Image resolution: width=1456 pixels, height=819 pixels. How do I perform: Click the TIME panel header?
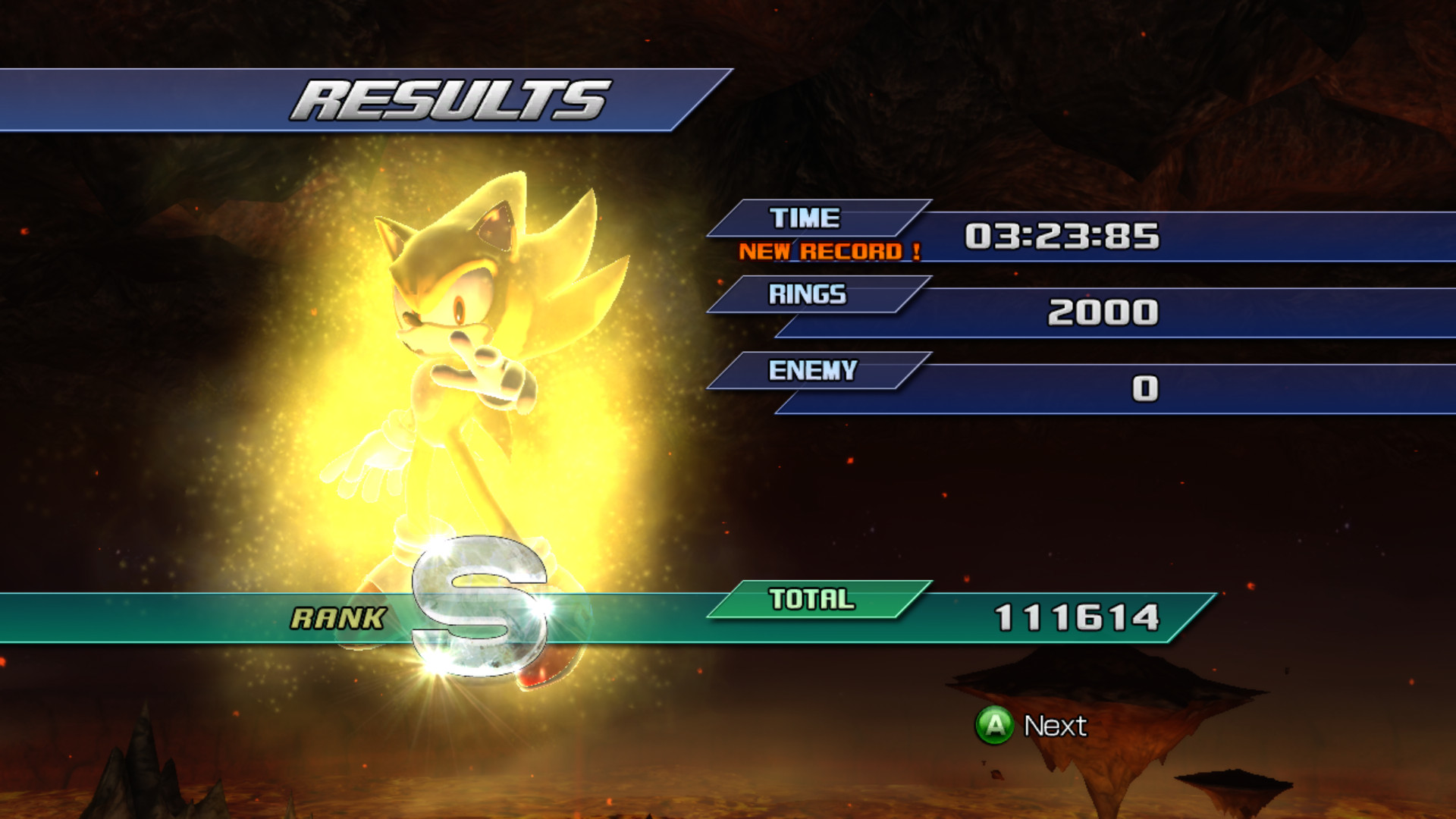(x=804, y=218)
